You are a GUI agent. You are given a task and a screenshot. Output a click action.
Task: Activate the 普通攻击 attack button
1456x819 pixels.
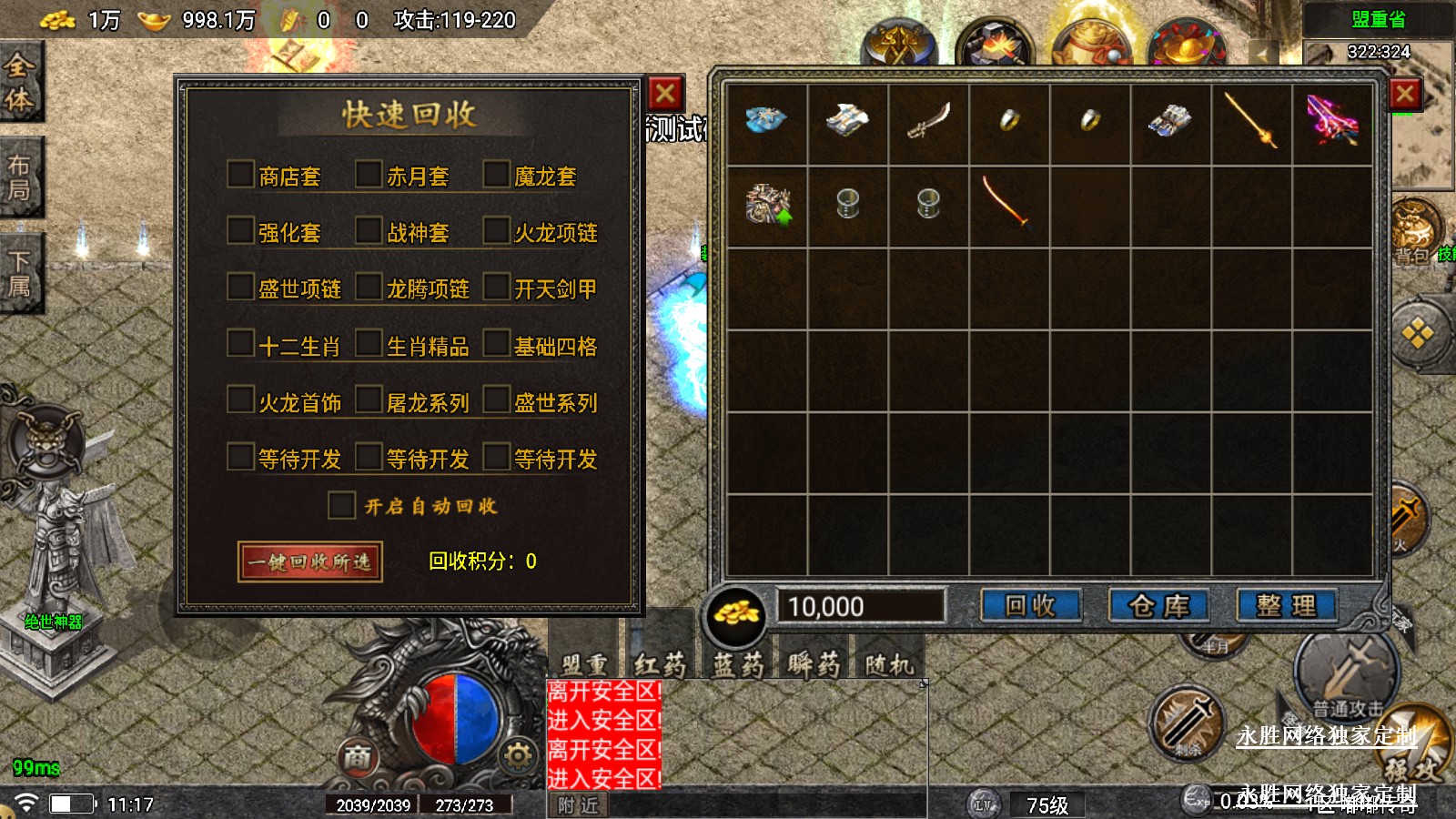pyautogui.click(x=1347, y=673)
